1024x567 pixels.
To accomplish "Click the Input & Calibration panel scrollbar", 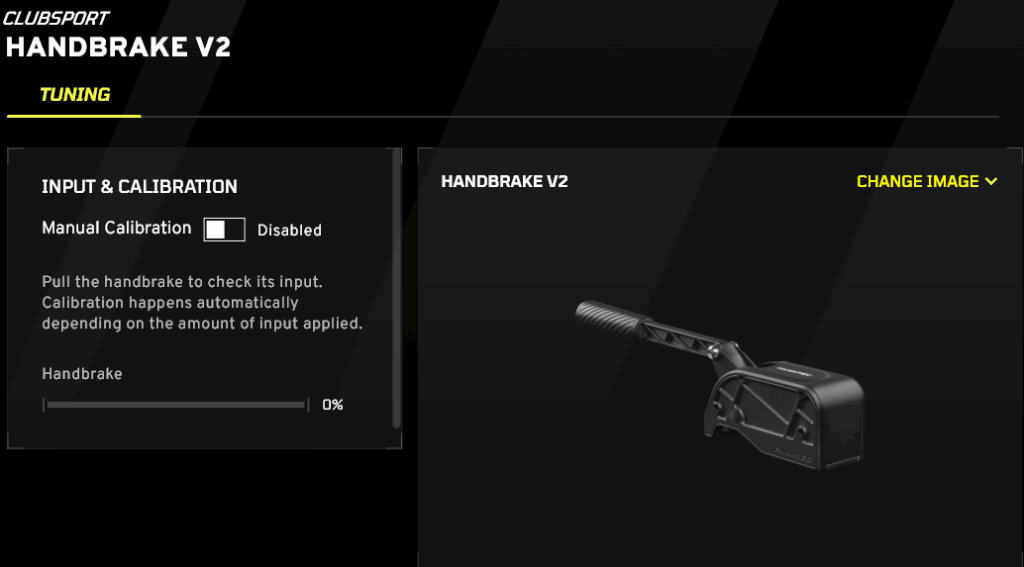I will click(397, 290).
